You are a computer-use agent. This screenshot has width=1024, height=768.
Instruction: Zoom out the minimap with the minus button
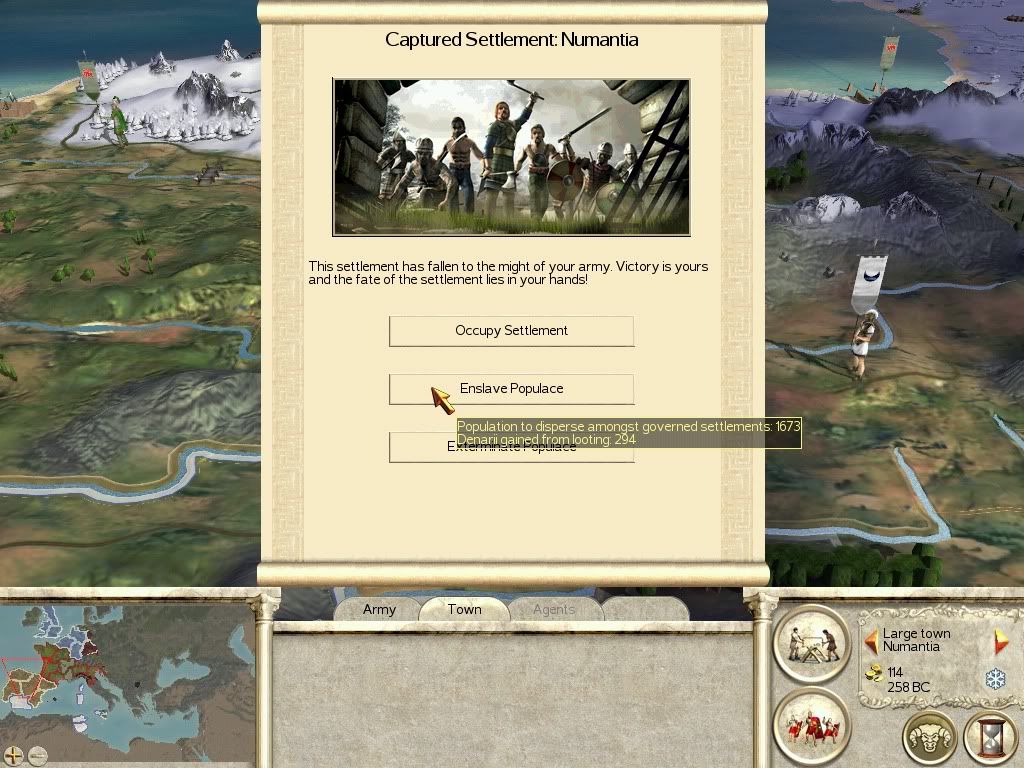click(38, 755)
